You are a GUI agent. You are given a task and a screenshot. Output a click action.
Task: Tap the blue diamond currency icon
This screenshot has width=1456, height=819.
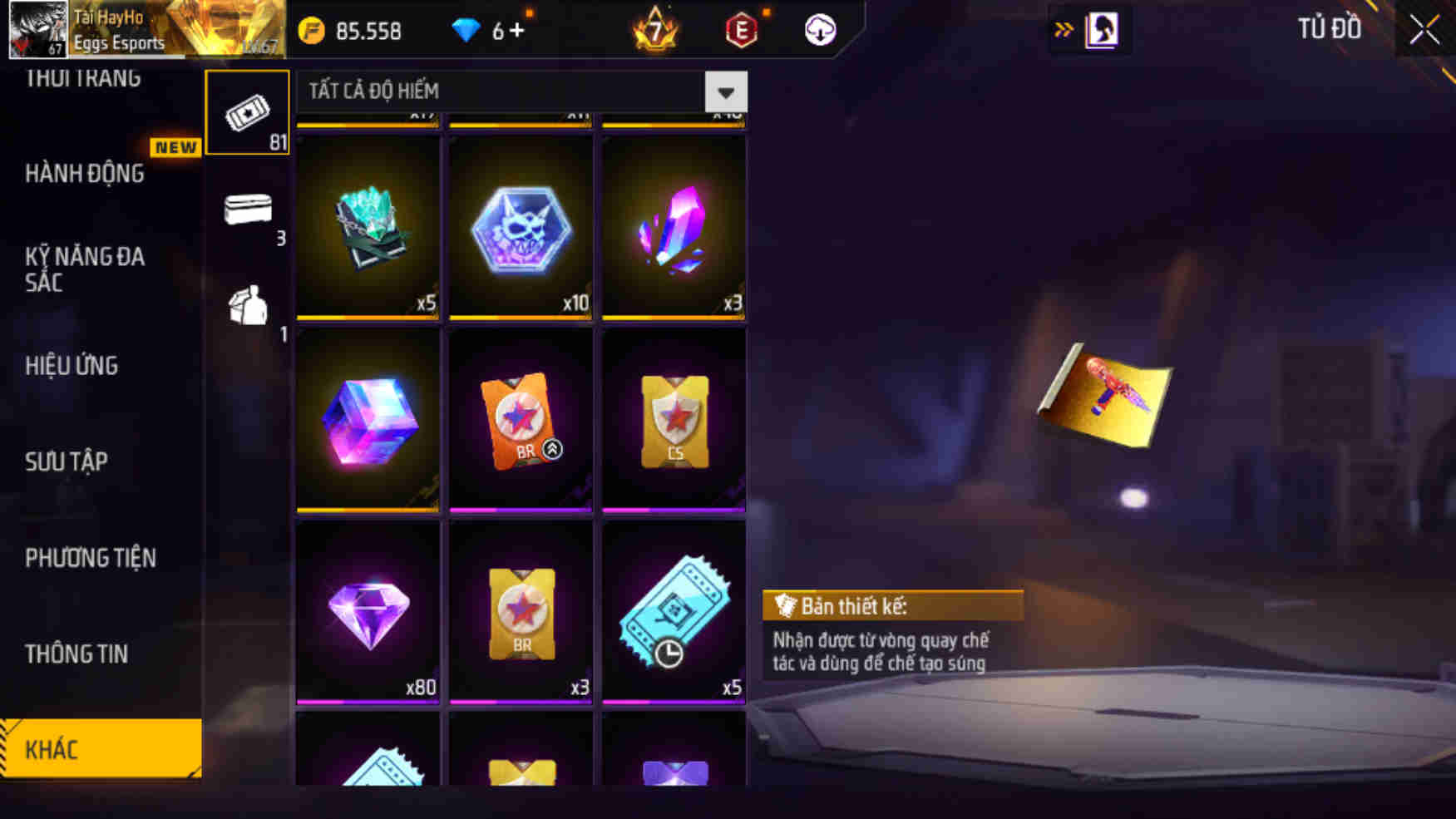pos(468,31)
